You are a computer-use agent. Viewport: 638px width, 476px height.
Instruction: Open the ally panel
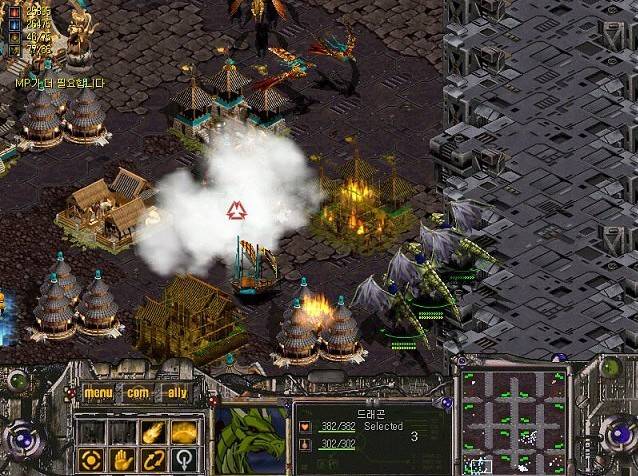point(176,393)
